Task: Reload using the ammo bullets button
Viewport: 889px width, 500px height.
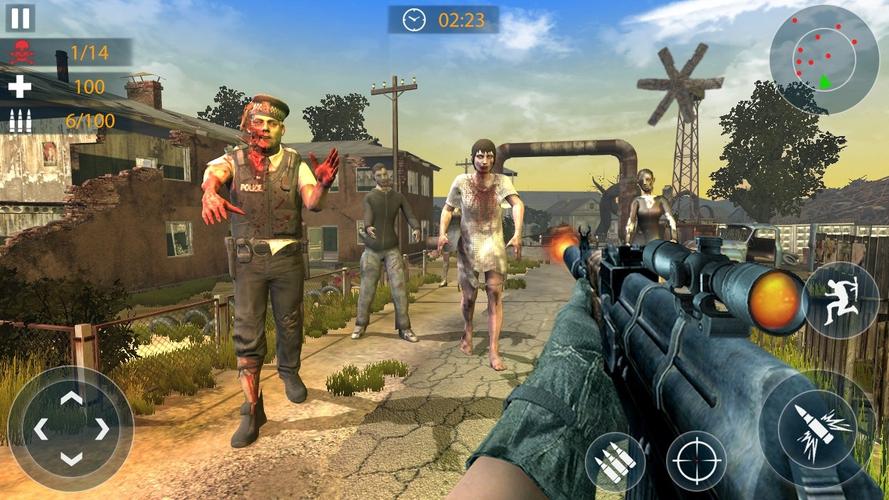Action: 615,461
